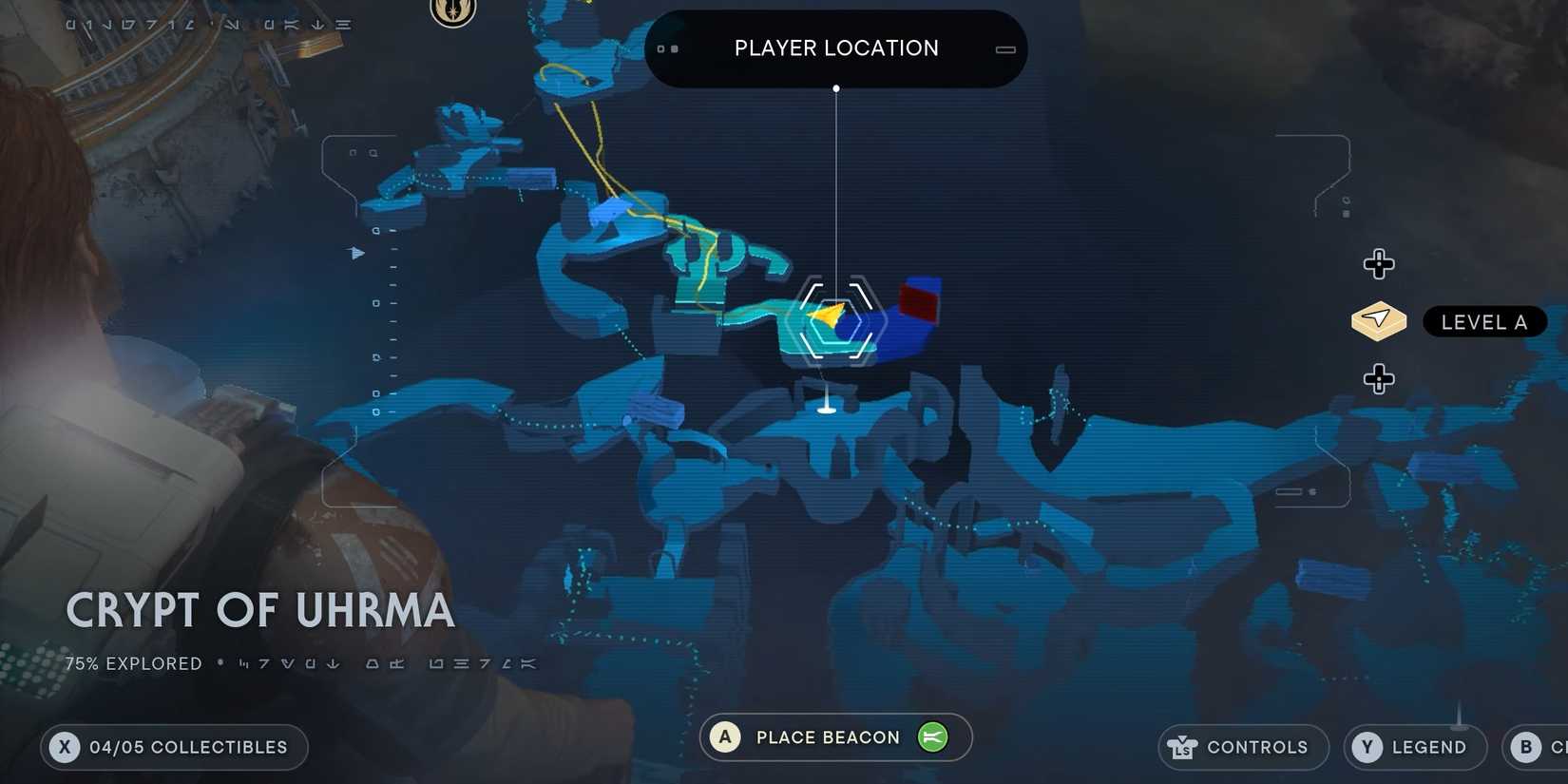The height and width of the screenshot is (784, 1568).
Task: Select the red collectible marker on the map
Action: pyautogui.click(x=917, y=302)
